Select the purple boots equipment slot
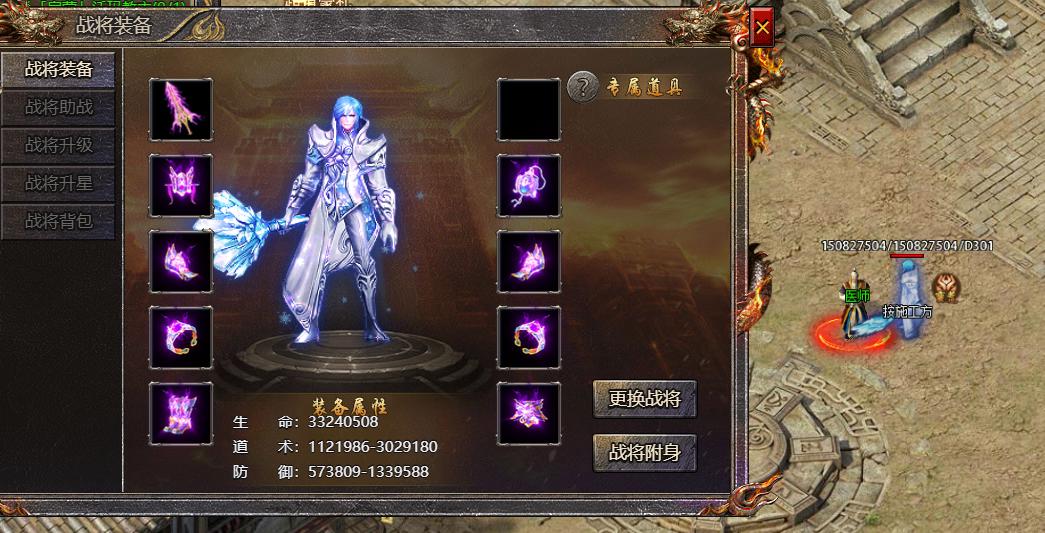Image resolution: width=1045 pixels, height=533 pixels. click(x=181, y=413)
